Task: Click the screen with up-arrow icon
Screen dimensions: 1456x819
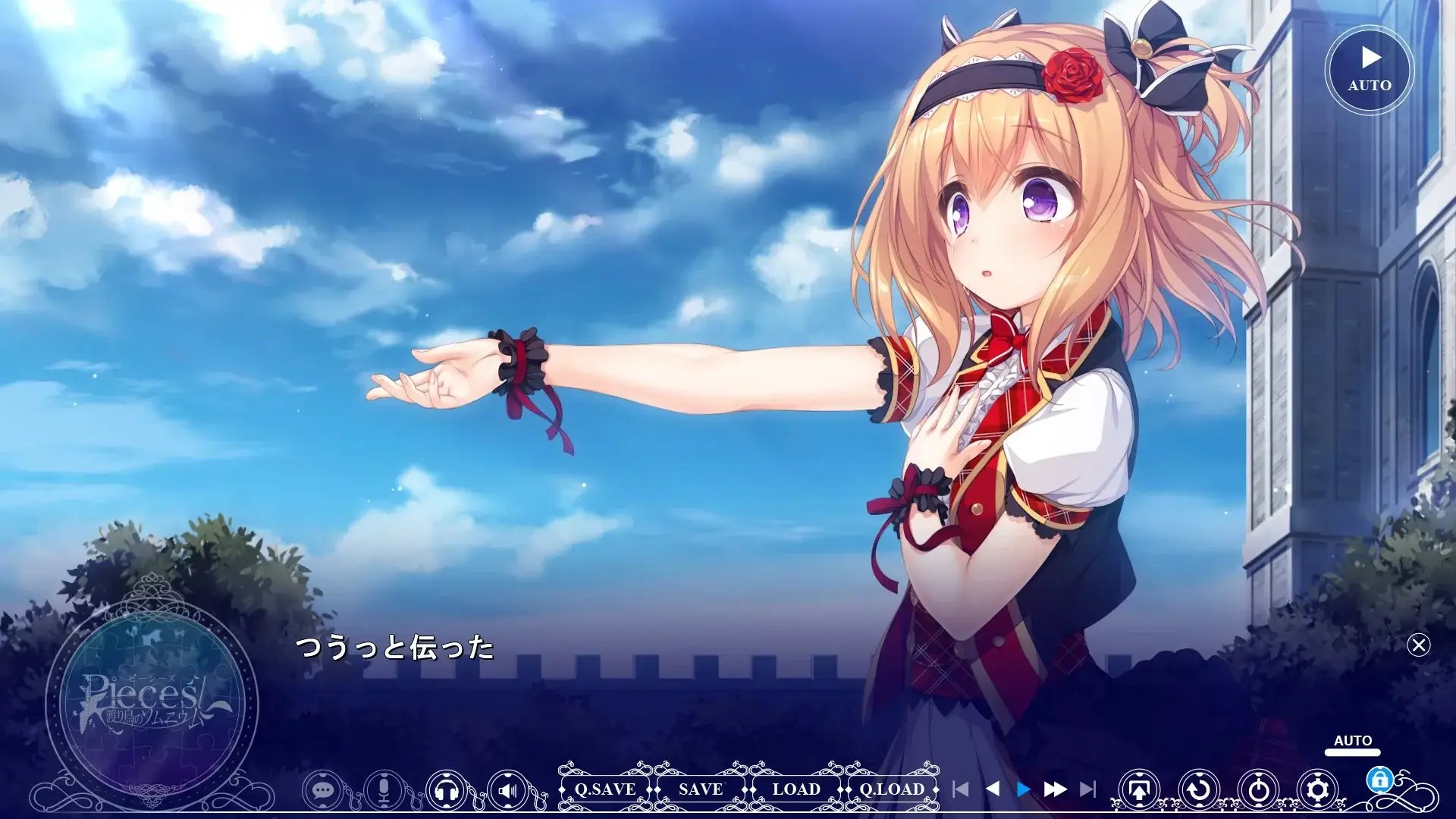Action: point(1139,790)
